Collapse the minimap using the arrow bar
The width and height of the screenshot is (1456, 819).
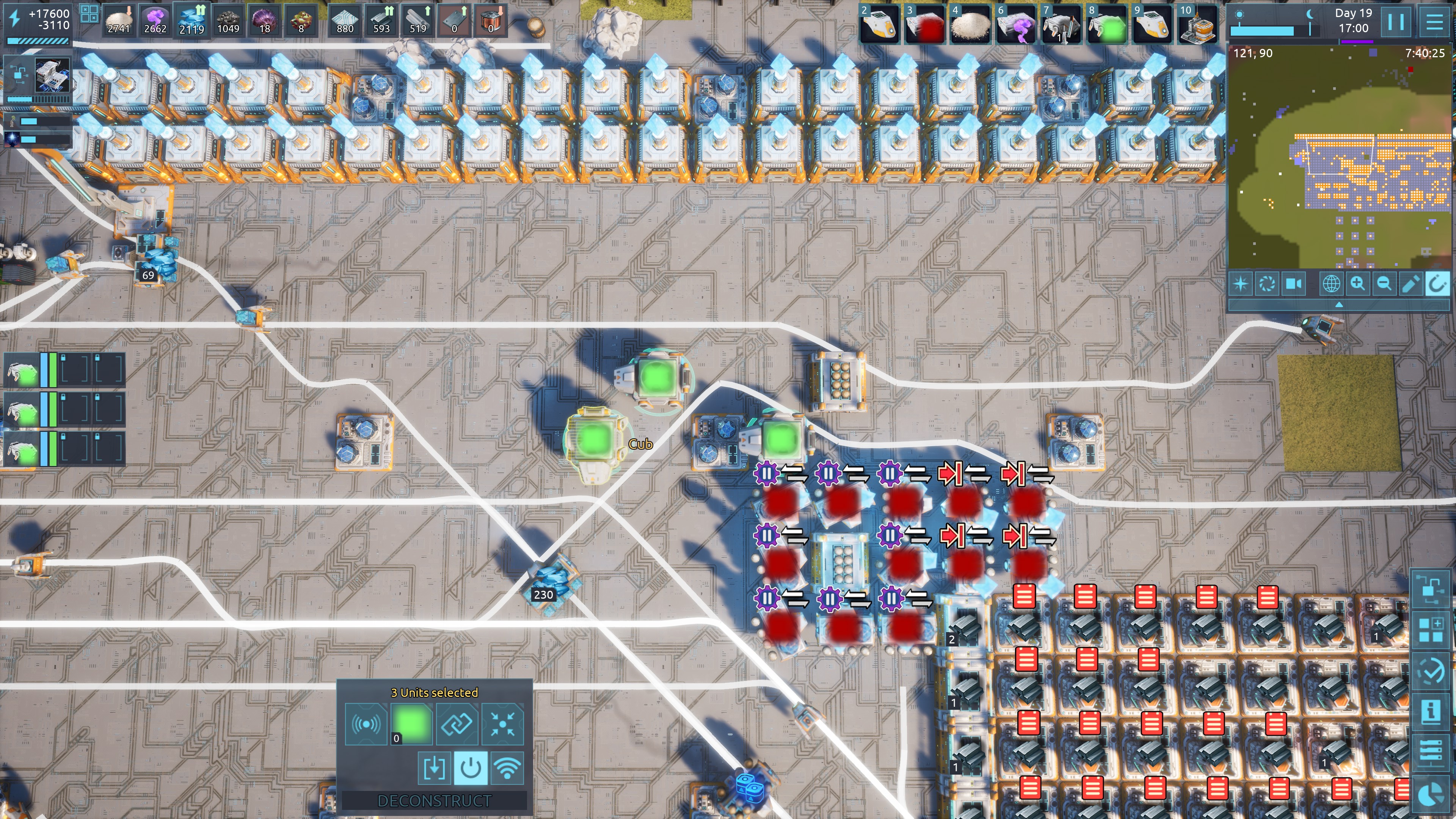point(1338,305)
